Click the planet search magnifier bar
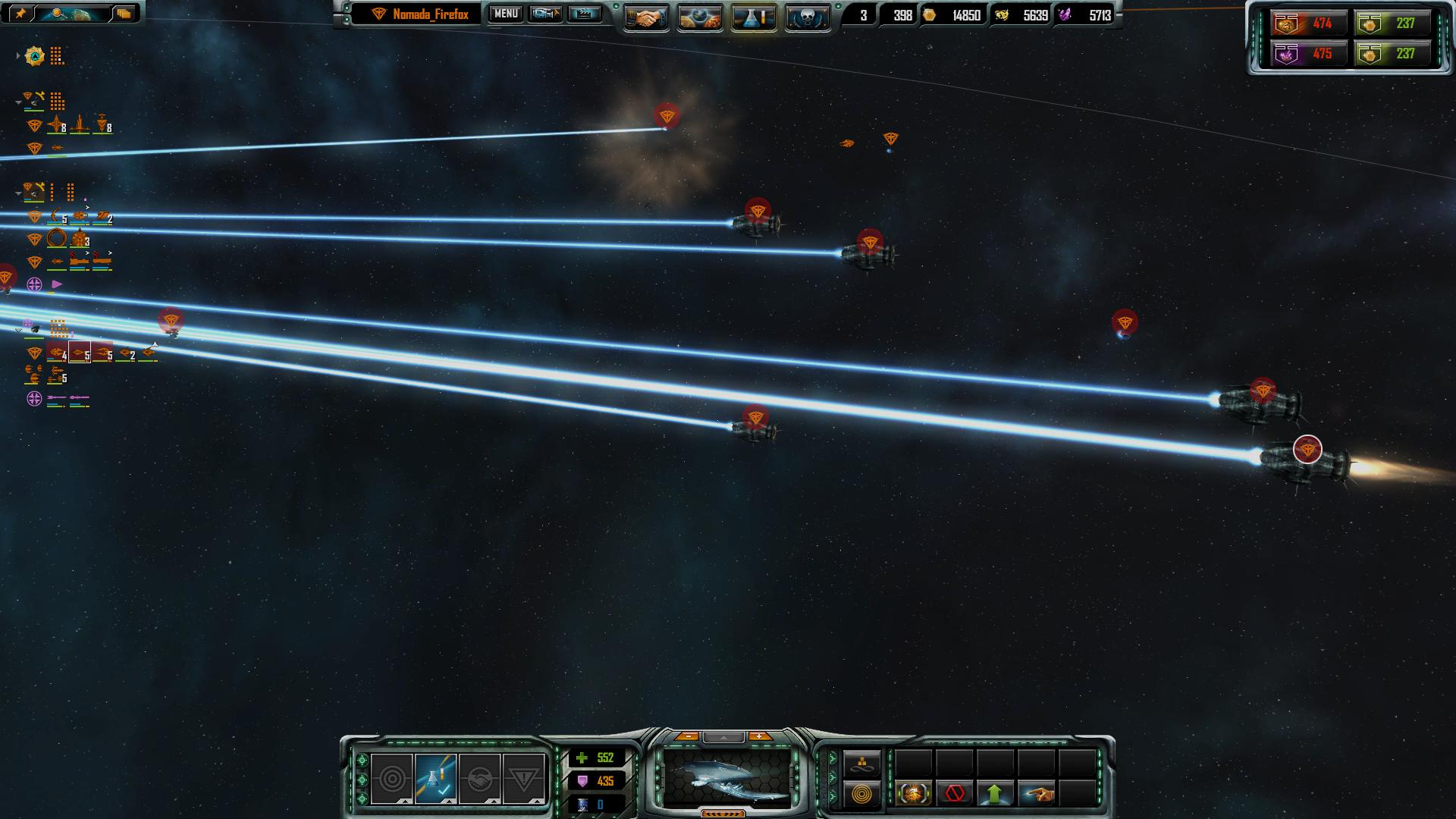 [71, 13]
